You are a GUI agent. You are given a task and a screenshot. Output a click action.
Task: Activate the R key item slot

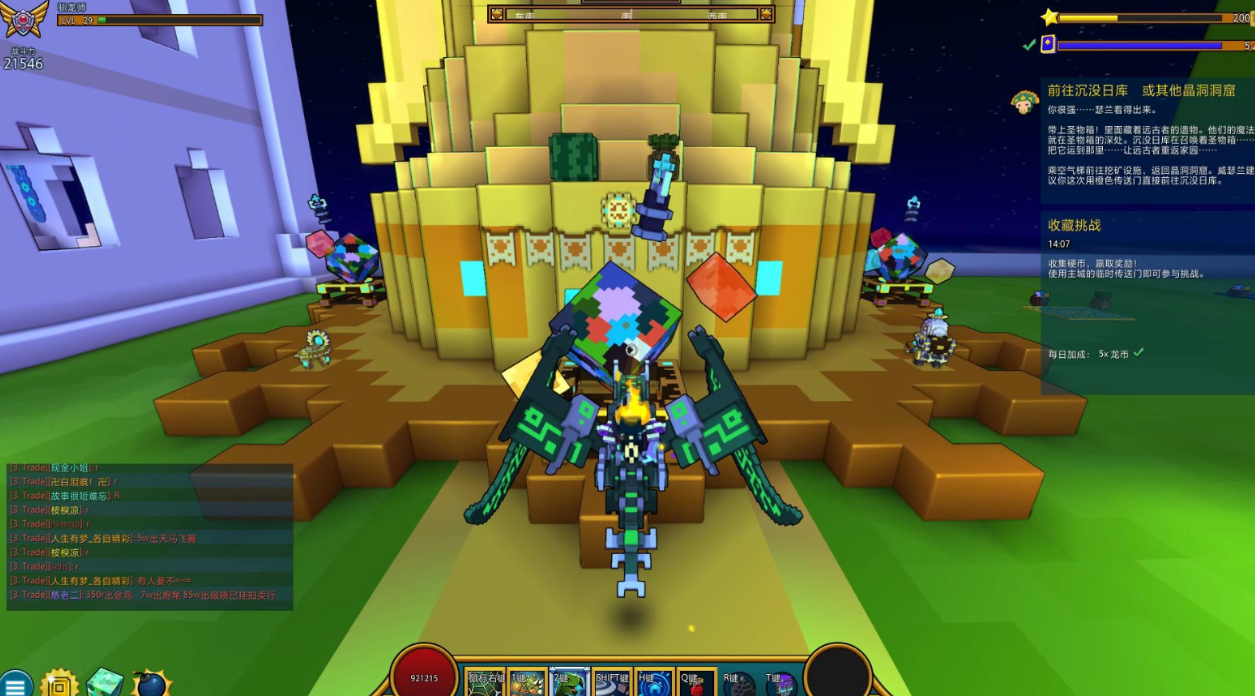click(738, 683)
